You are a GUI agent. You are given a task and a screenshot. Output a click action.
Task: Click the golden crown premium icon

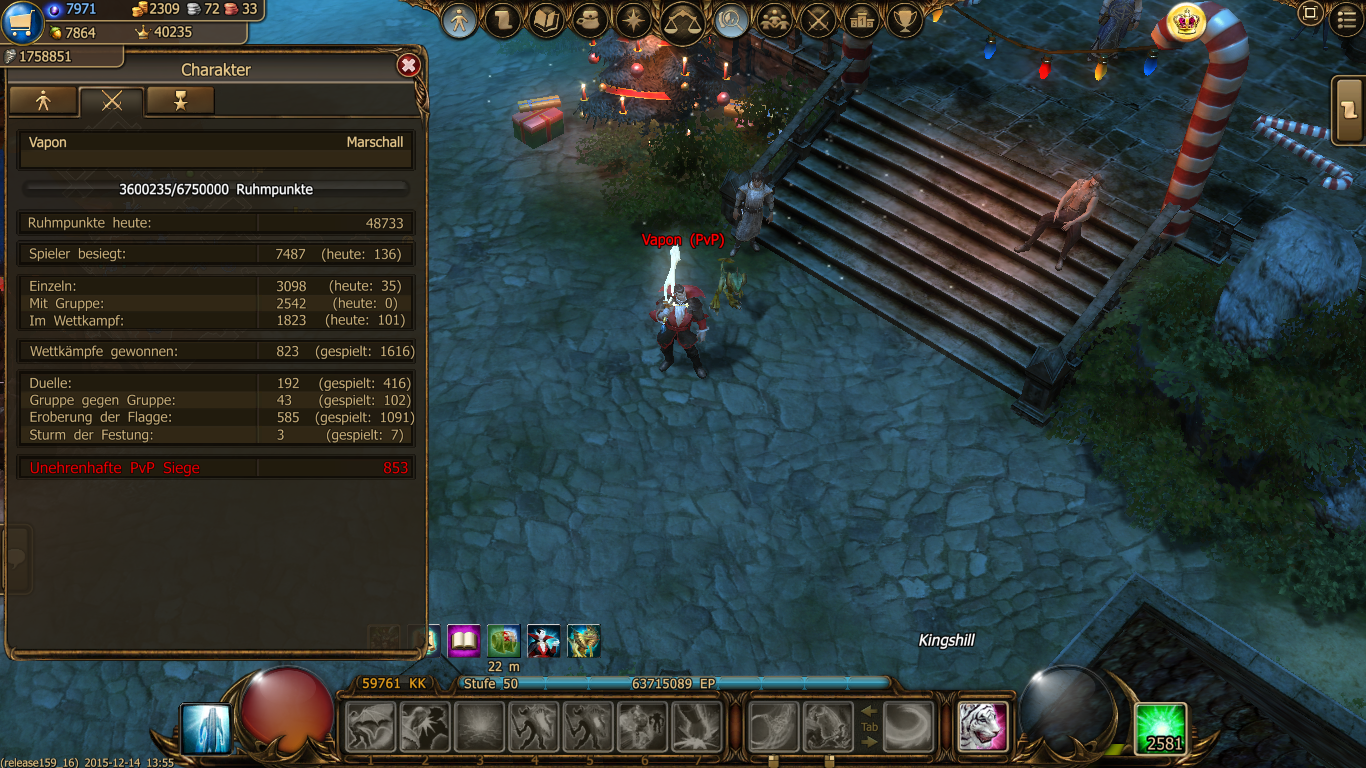(1186, 21)
